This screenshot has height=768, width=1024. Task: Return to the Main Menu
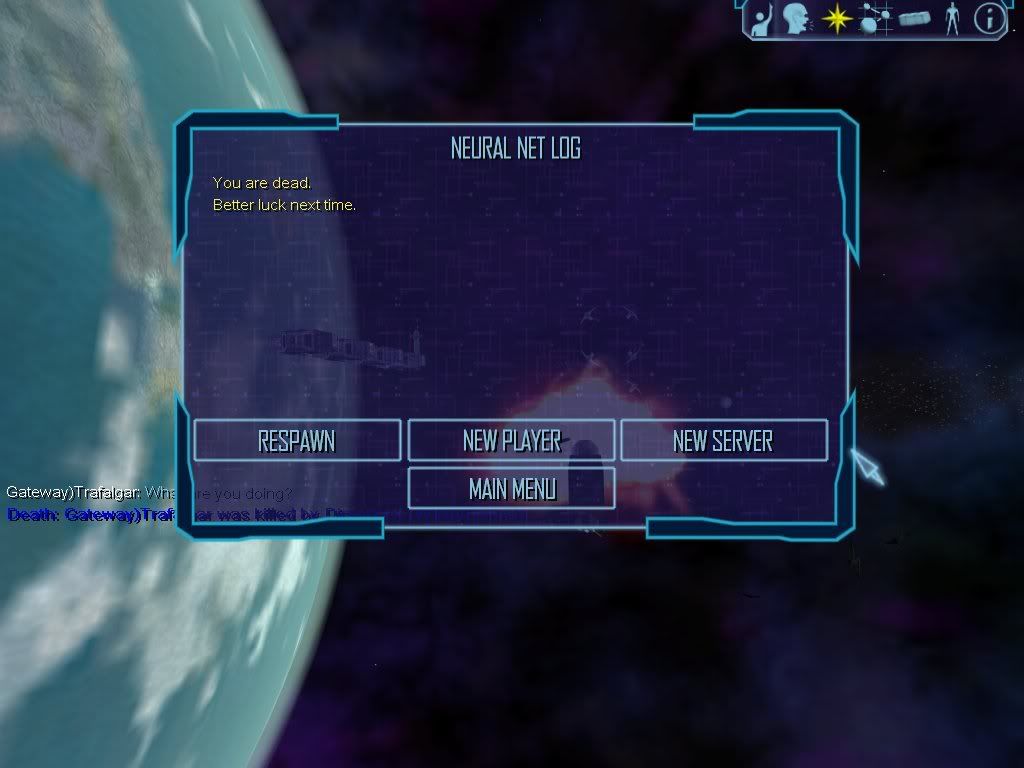click(511, 488)
